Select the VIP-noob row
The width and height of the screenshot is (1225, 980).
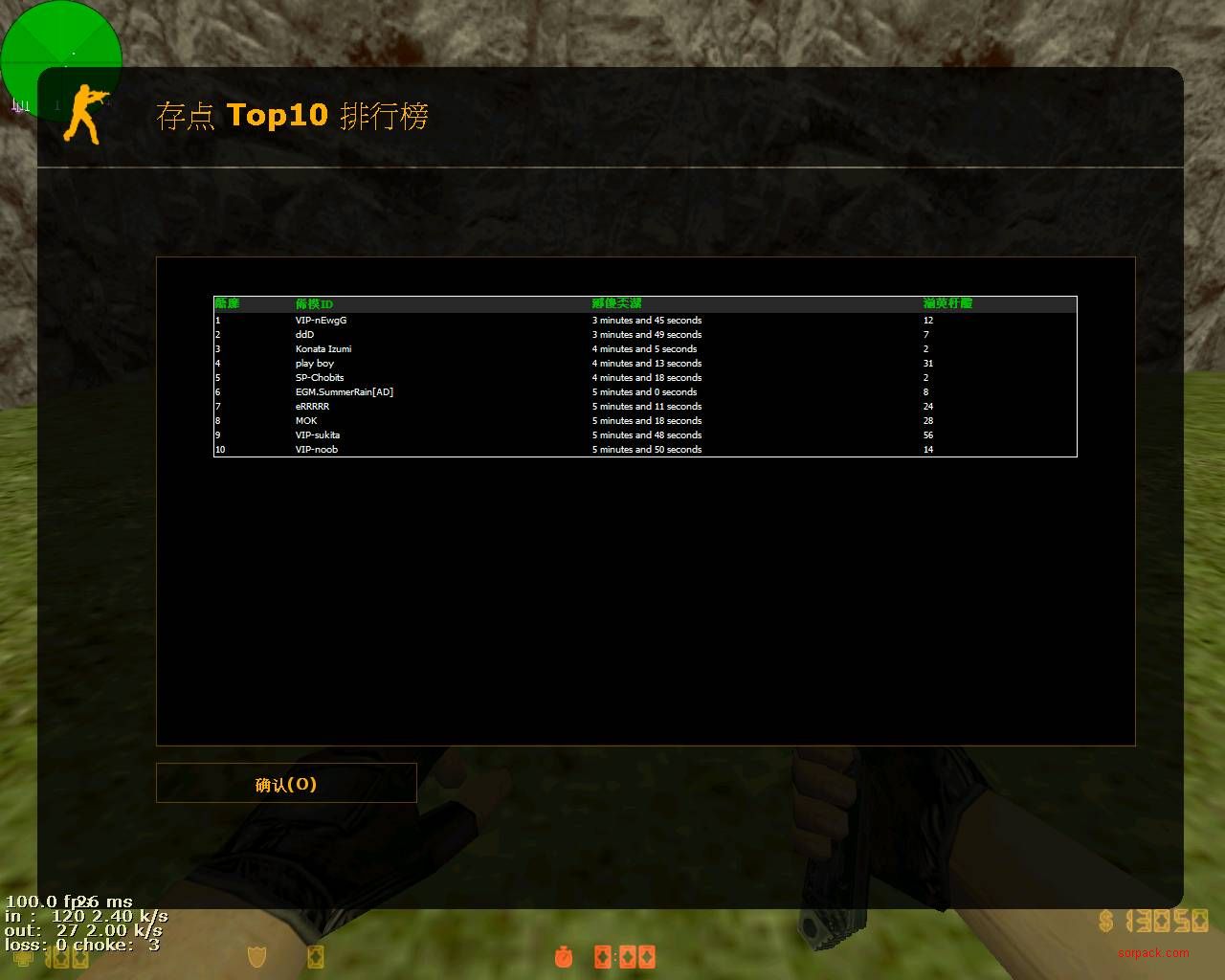coord(317,450)
